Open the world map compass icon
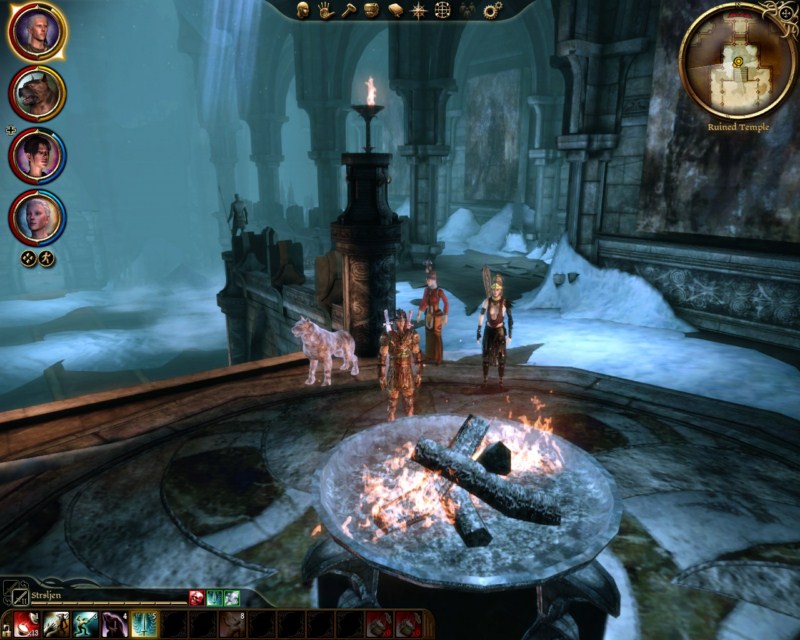Screen dimensions: 800x640 coord(419,10)
